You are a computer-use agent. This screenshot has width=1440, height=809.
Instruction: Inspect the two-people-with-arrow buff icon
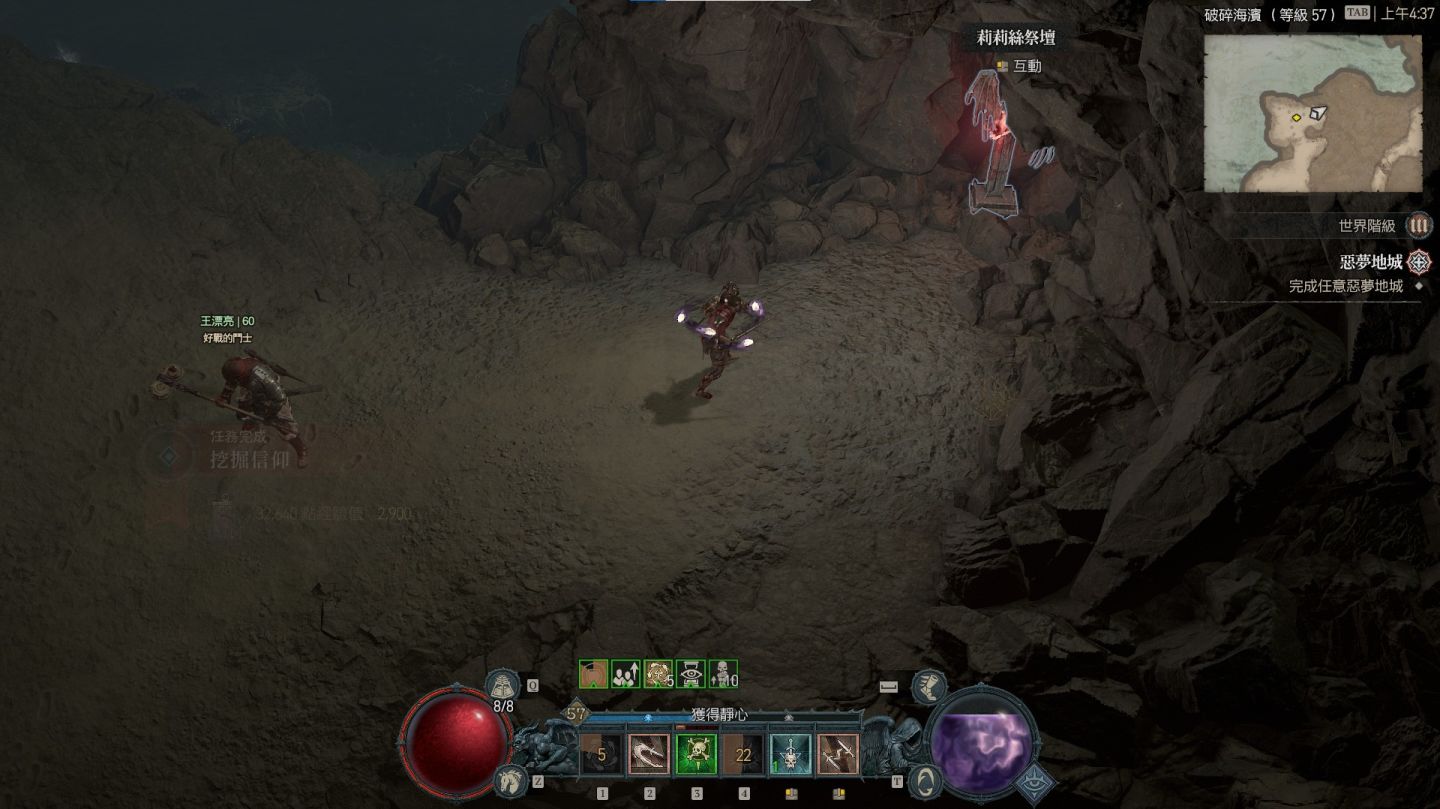tap(626, 674)
